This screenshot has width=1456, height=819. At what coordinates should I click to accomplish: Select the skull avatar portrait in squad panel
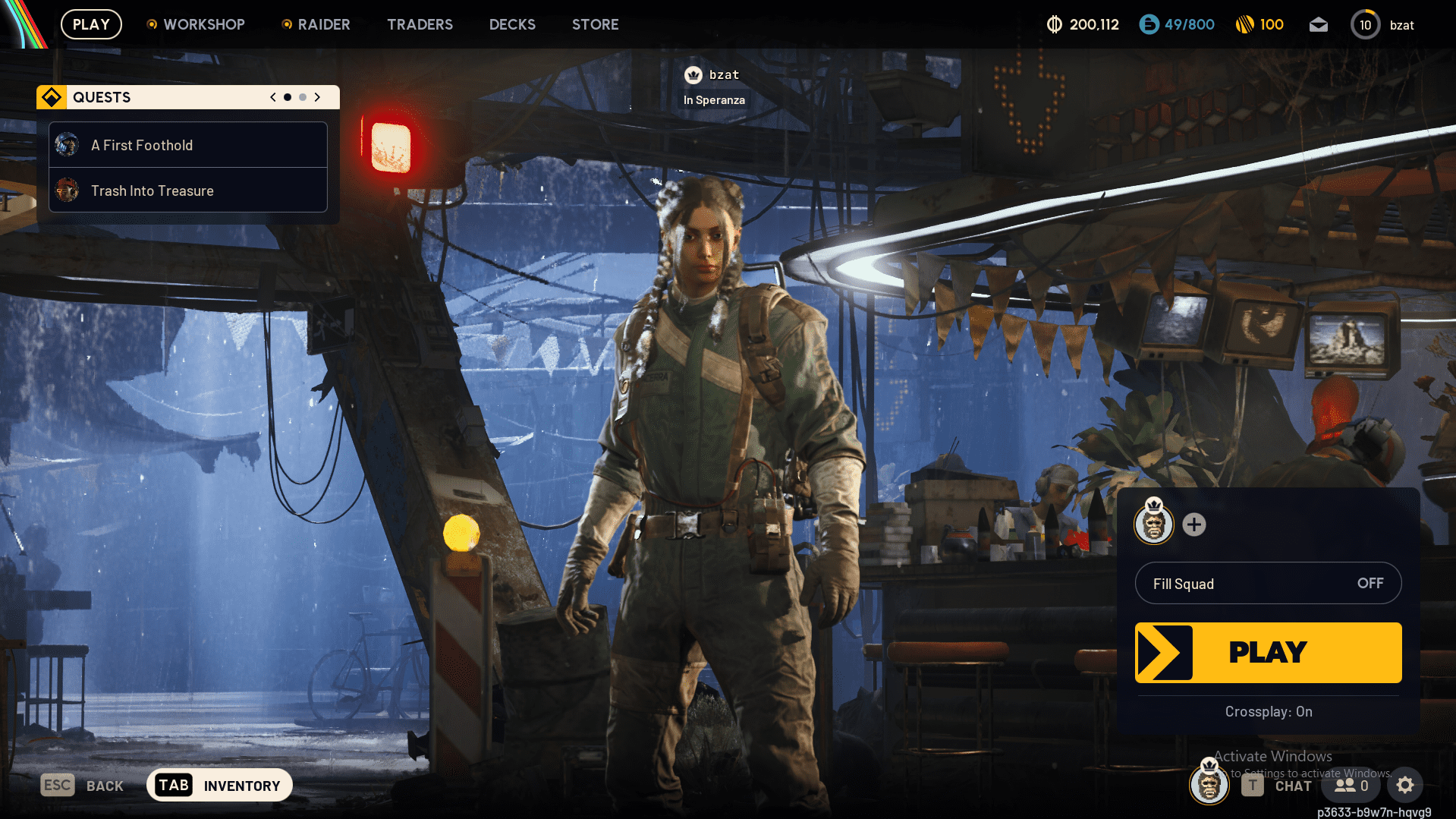click(x=1153, y=524)
